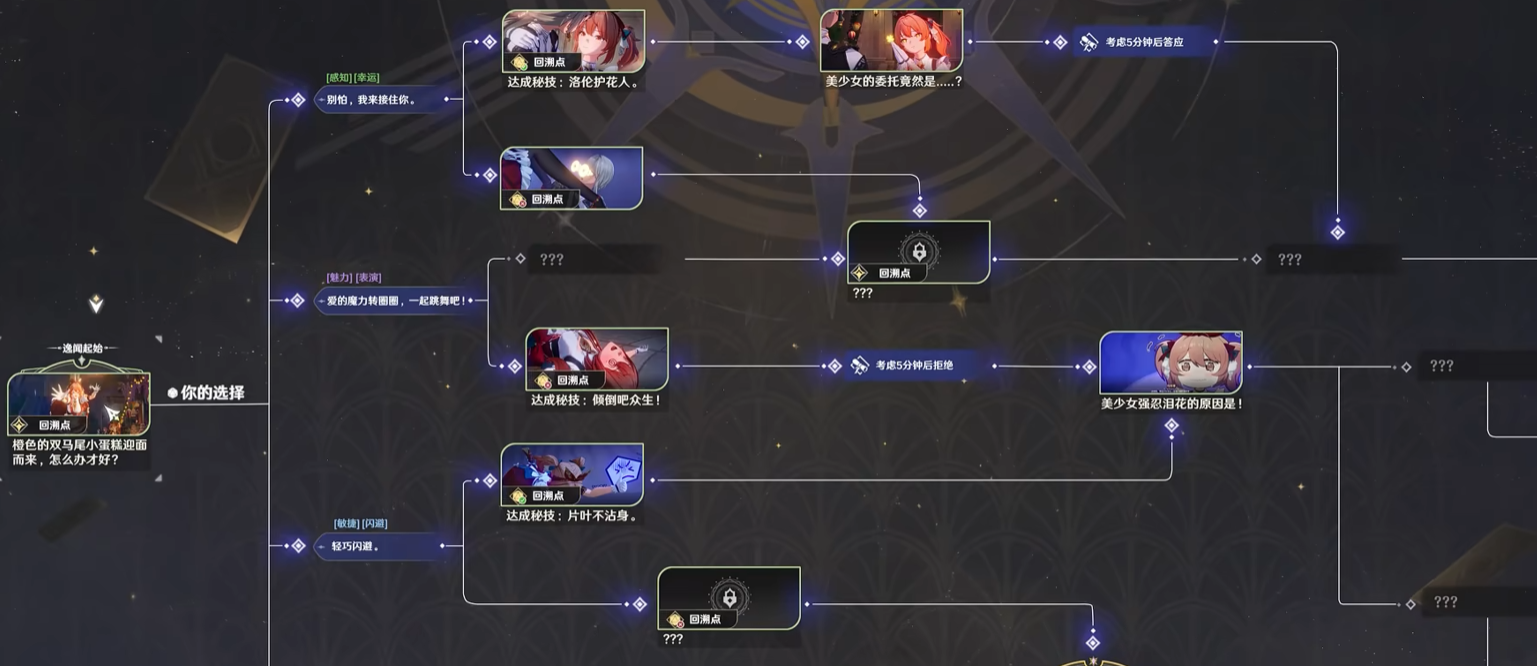The image size is (1537, 666).
Task: Open the 达成秘技：倾倒吧众生！ node
Action: tap(597, 360)
